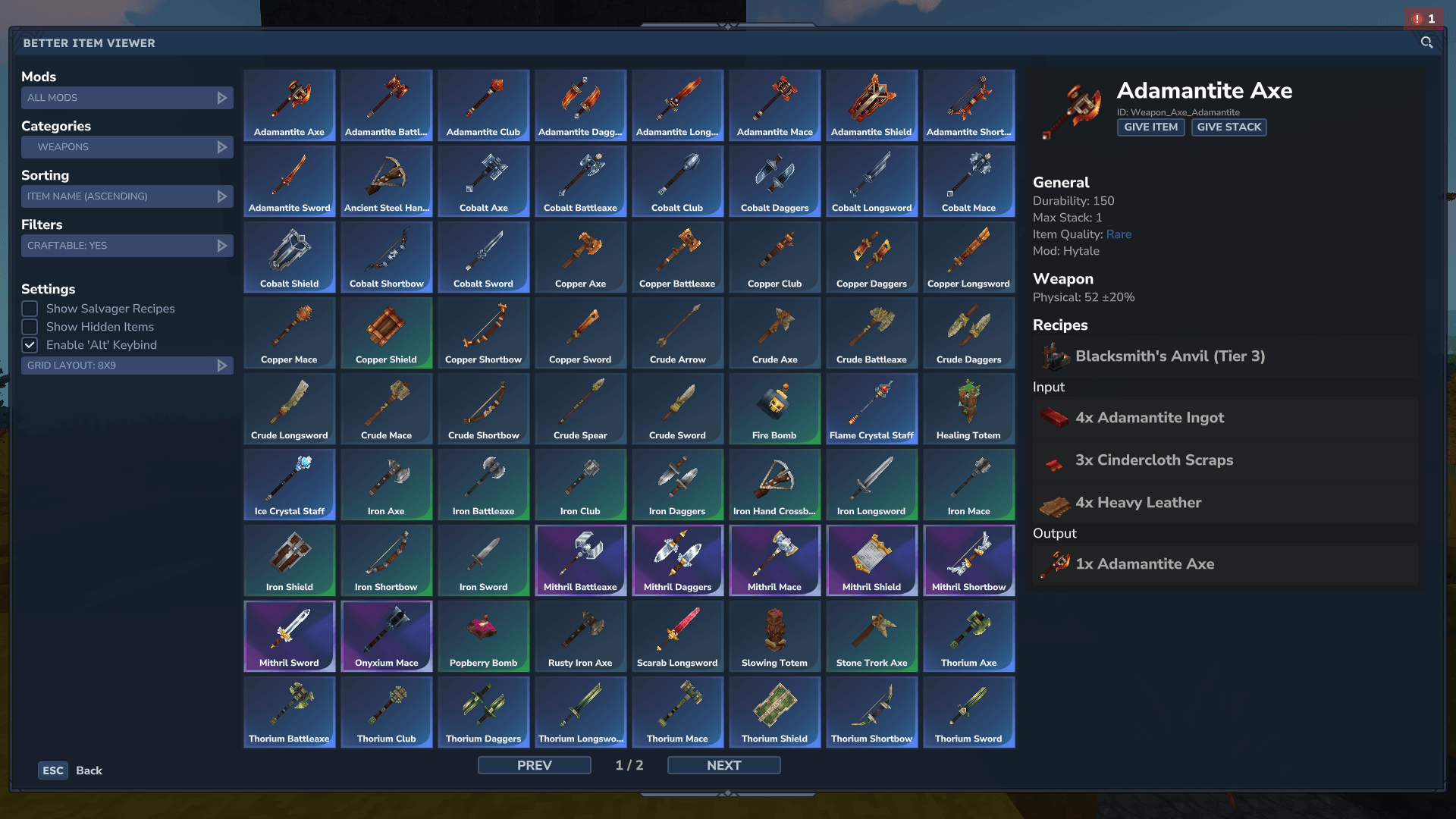This screenshot has height=819, width=1456.
Task: Open the Cobalt Sword item
Action: coord(483,256)
